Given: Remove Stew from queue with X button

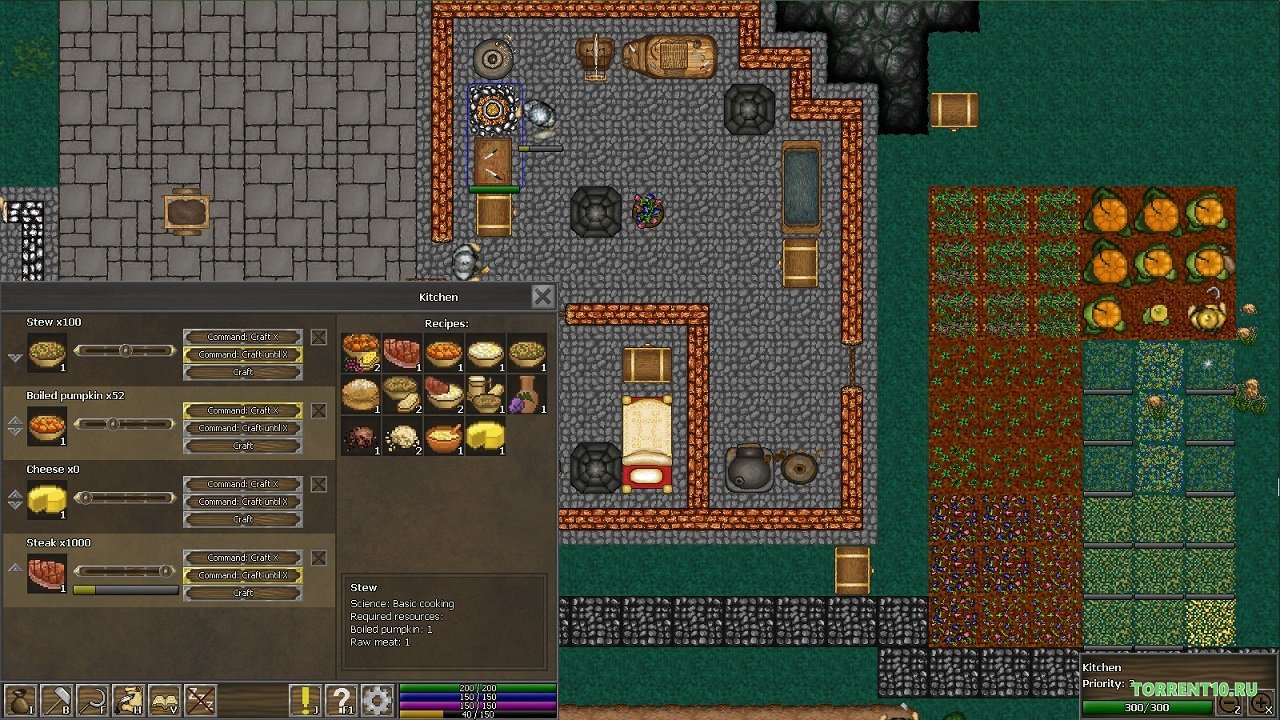Looking at the screenshot, I should tap(318, 336).
